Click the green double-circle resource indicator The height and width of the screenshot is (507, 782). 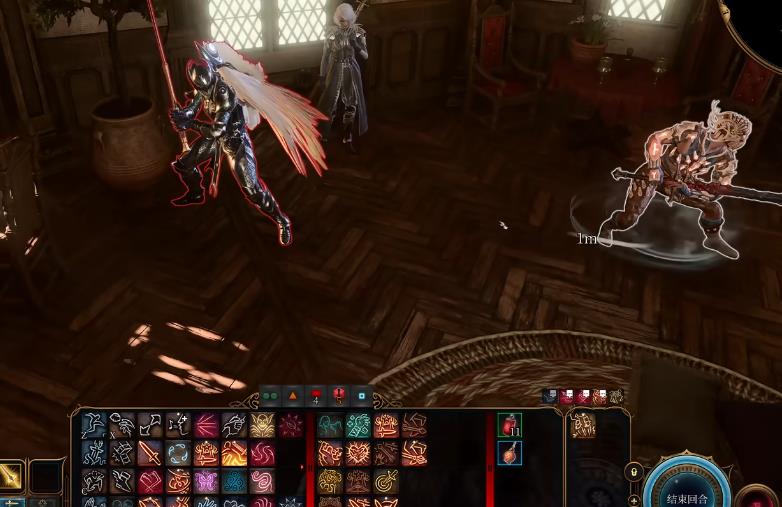coord(270,396)
